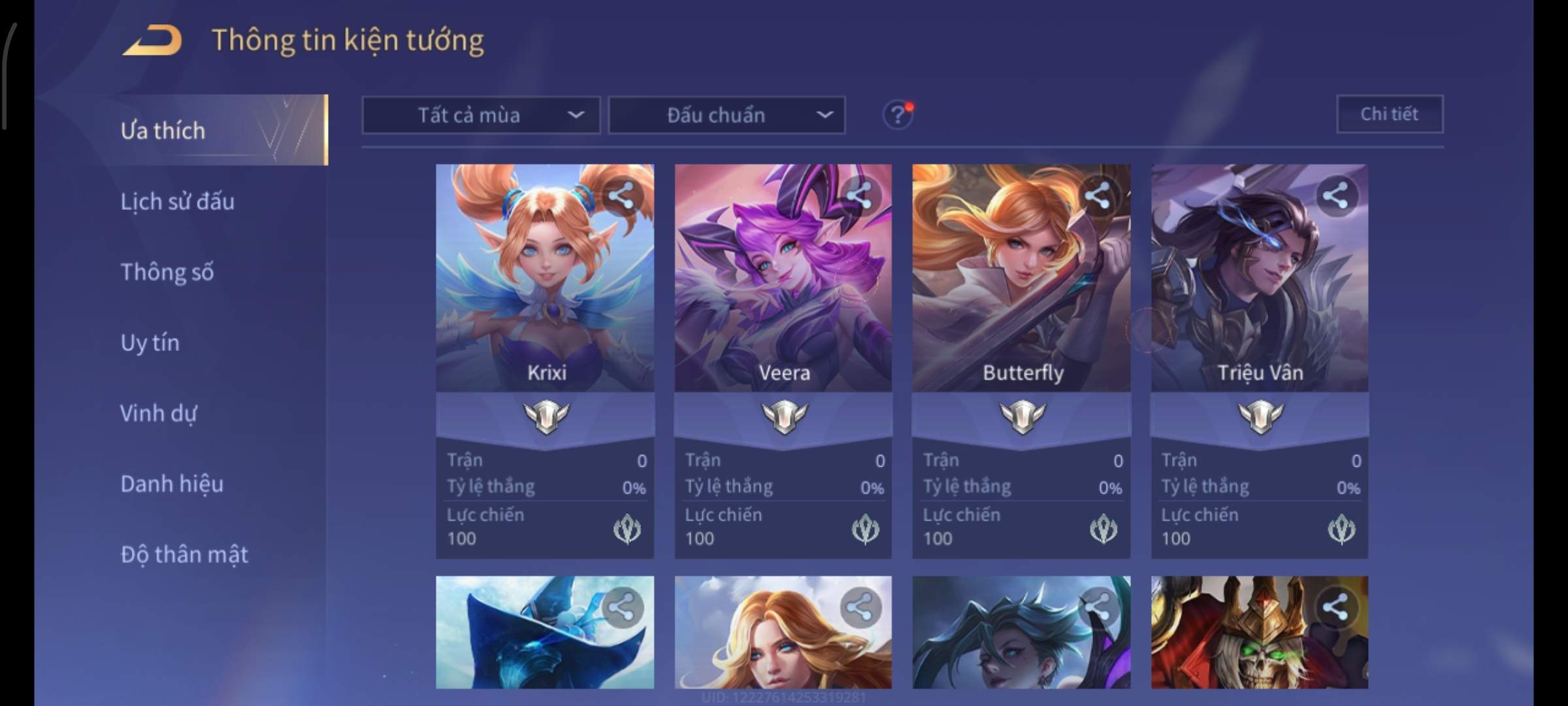The height and width of the screenshot is (706, 1568).
Task: Switch to the Ưa thích tab
Action: coord(163,131)
